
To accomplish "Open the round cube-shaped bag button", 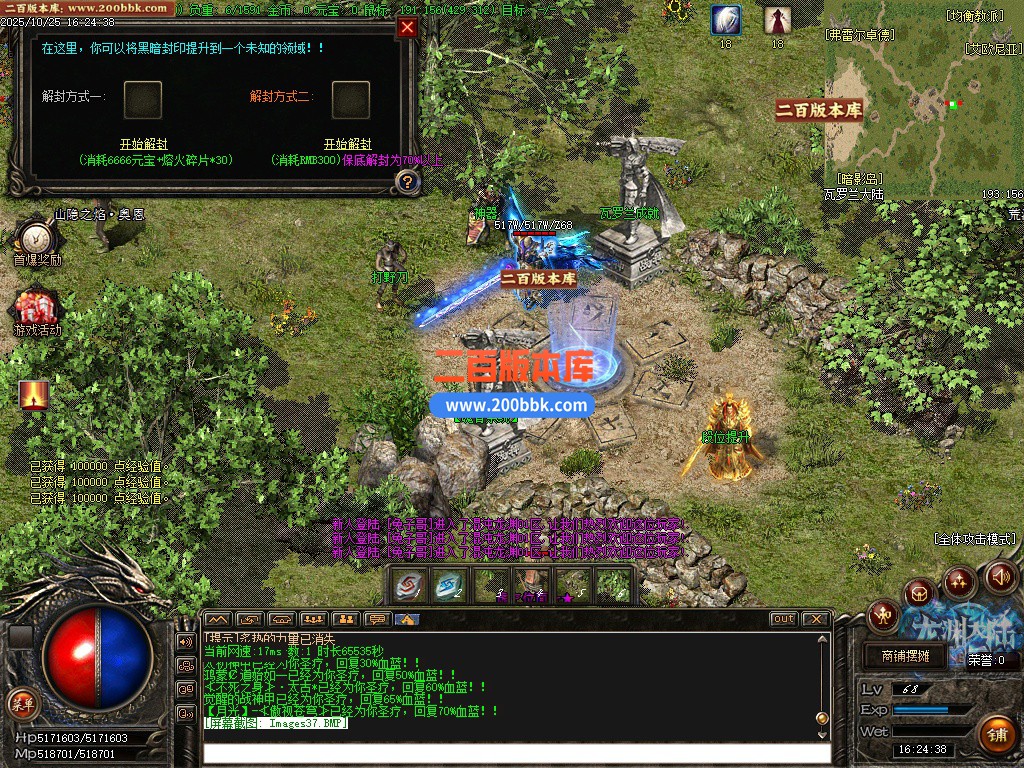I will 918,594.
